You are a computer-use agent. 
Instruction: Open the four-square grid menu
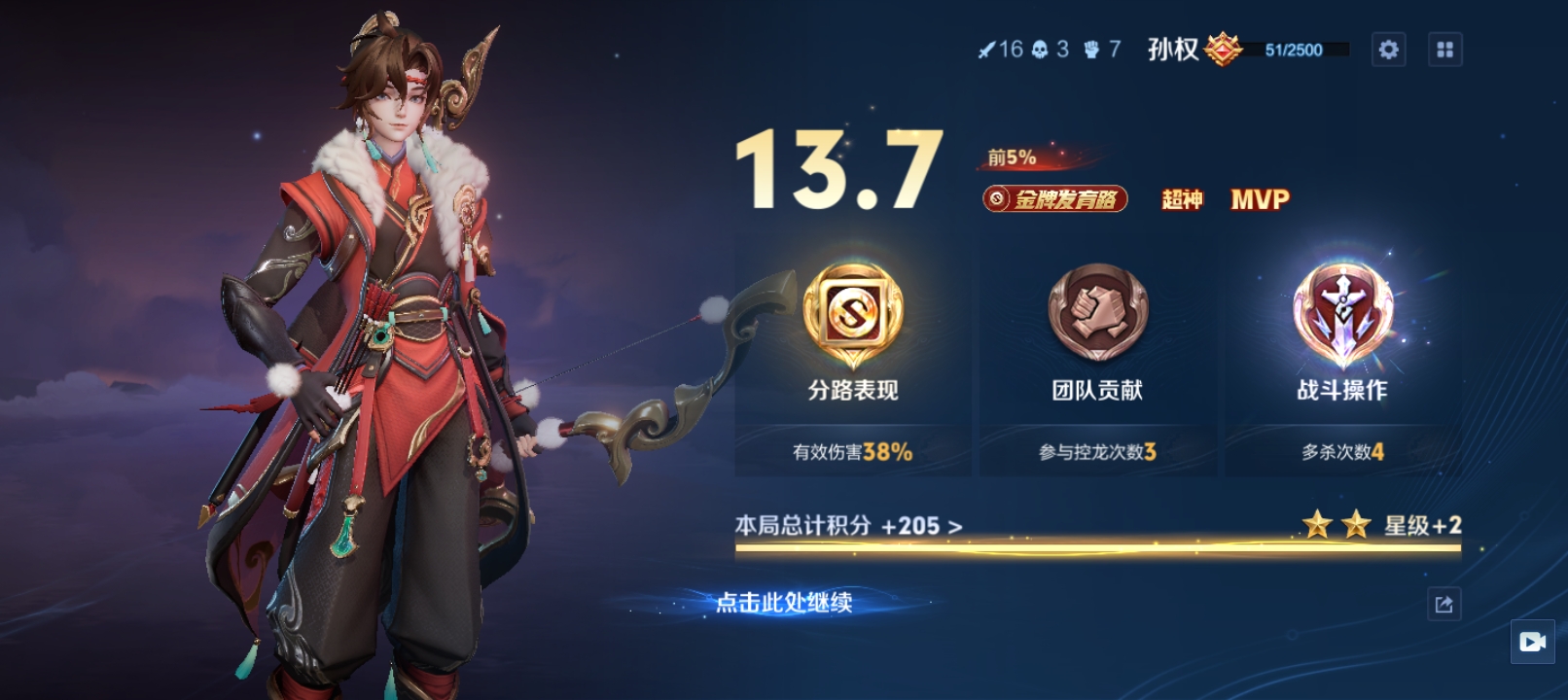click(x=1444, y=50)
